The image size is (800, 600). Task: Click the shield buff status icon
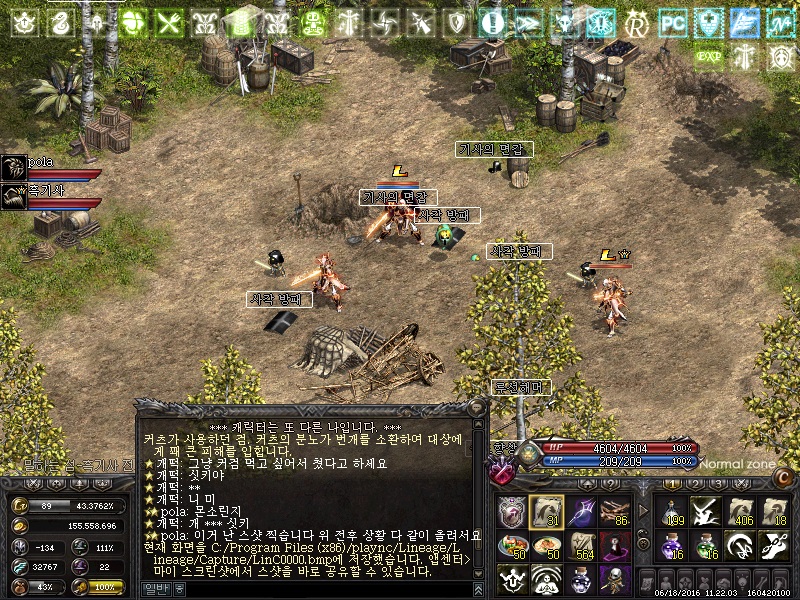click(x=456, y=22)
